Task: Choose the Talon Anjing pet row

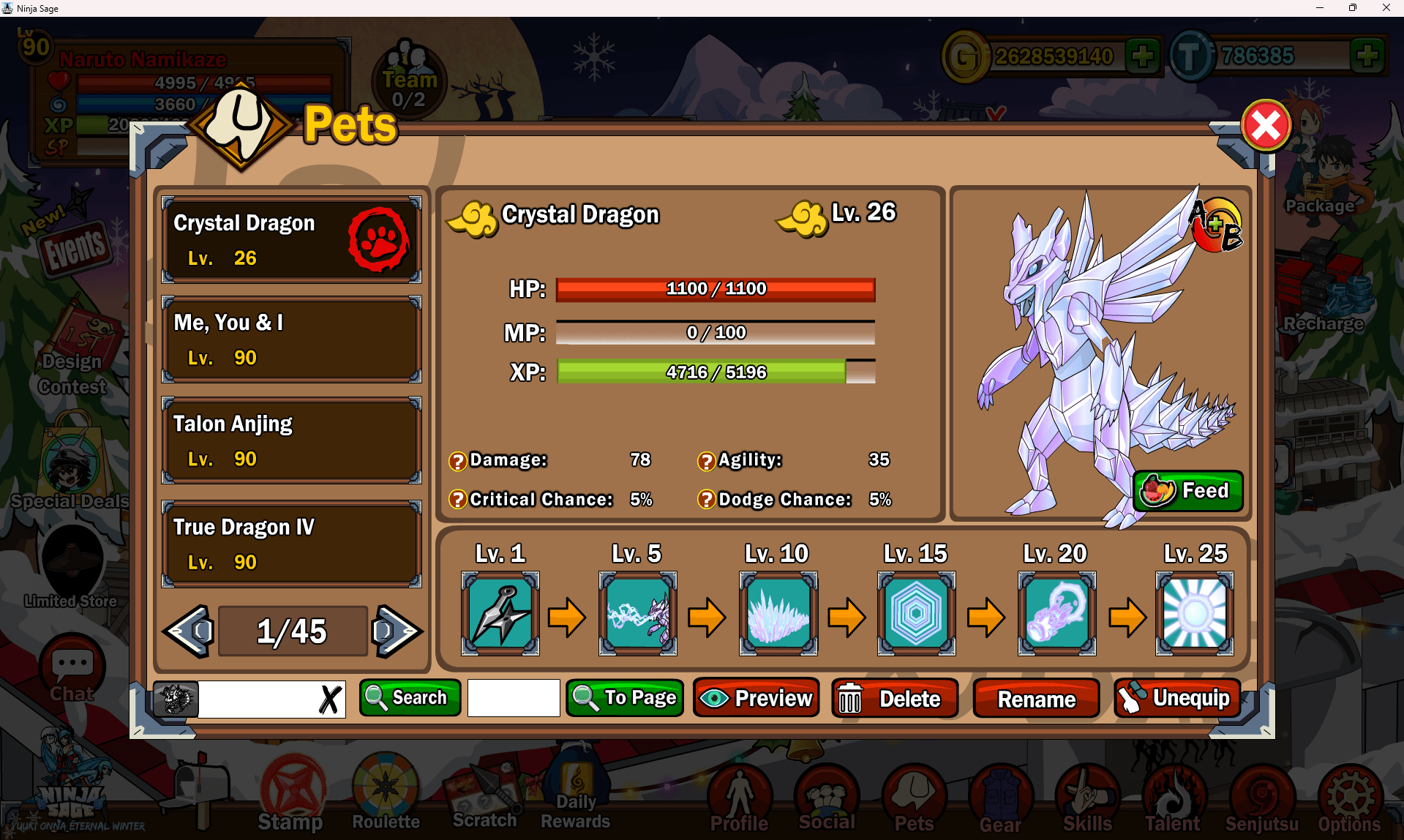Action: [x=291, y=440]
